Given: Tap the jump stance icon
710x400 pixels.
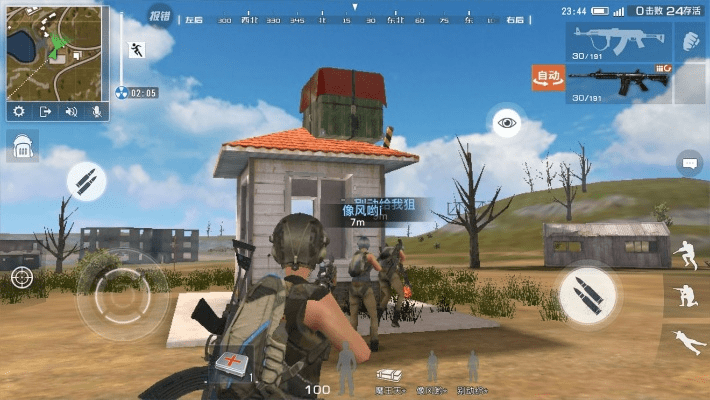Looking at the screenshot, I should pos(687,253).
